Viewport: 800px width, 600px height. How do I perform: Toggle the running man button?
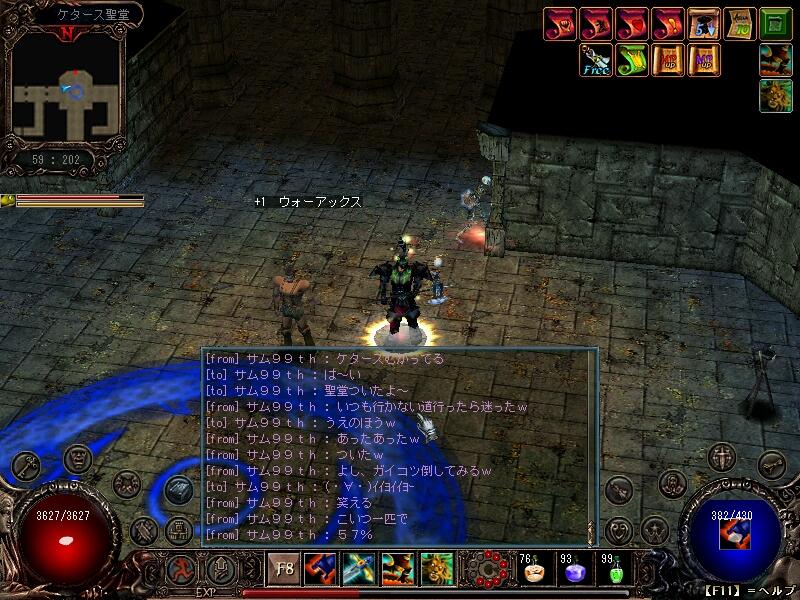tap(180, 570)
